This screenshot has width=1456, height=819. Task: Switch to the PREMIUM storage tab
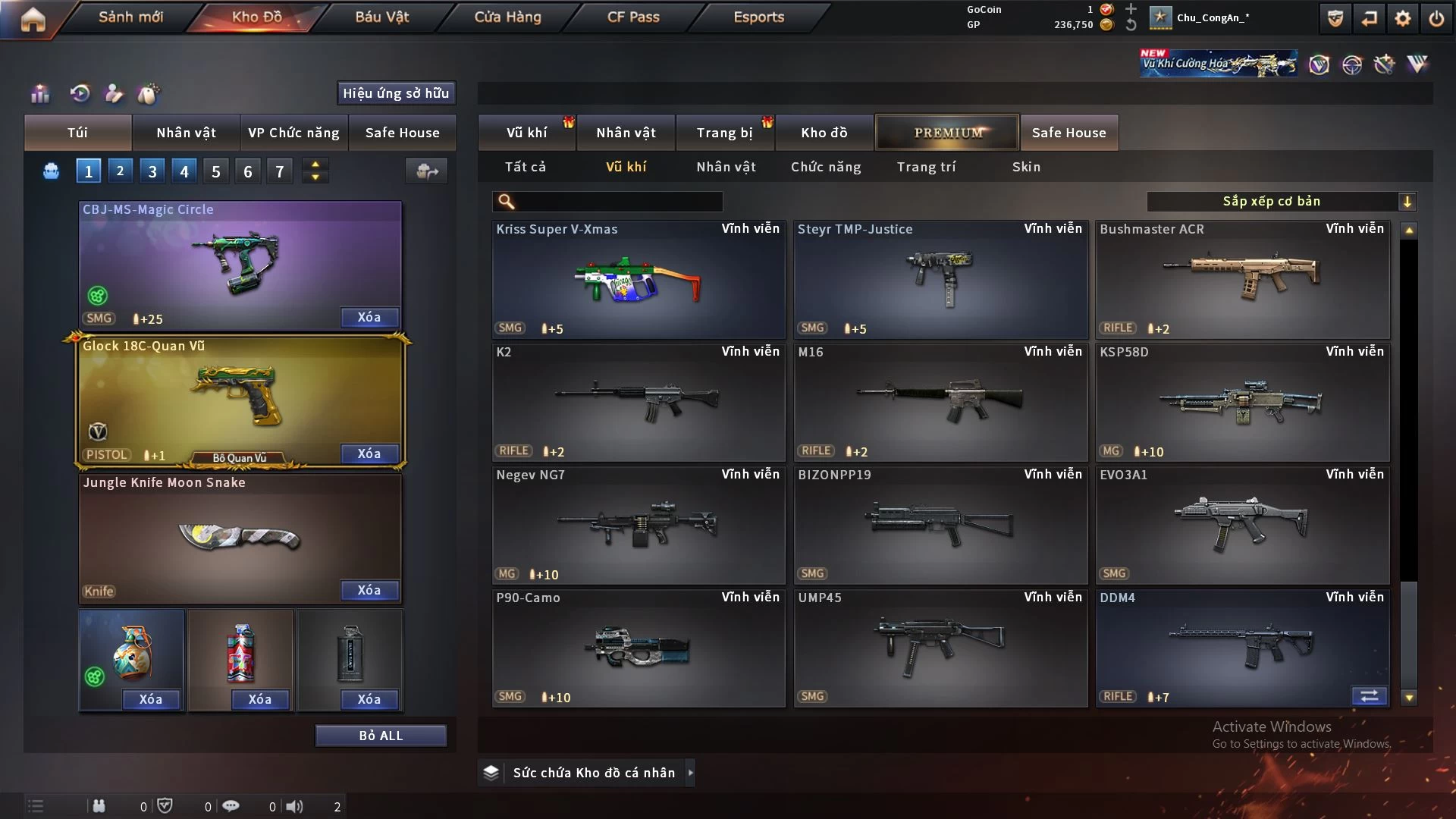(947, 133)
